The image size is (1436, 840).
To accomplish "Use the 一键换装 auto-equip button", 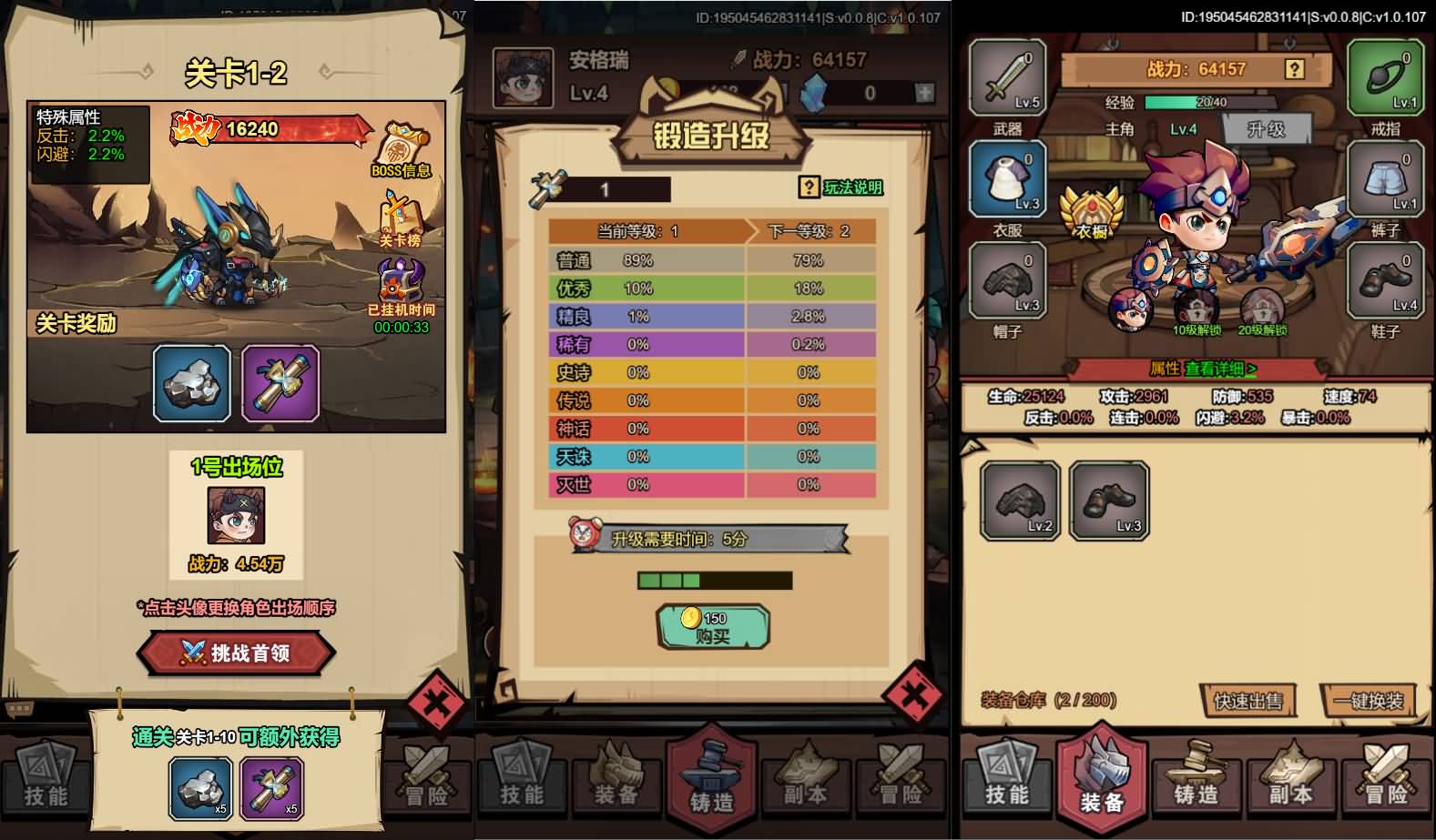I will (x=1368, y=701).
